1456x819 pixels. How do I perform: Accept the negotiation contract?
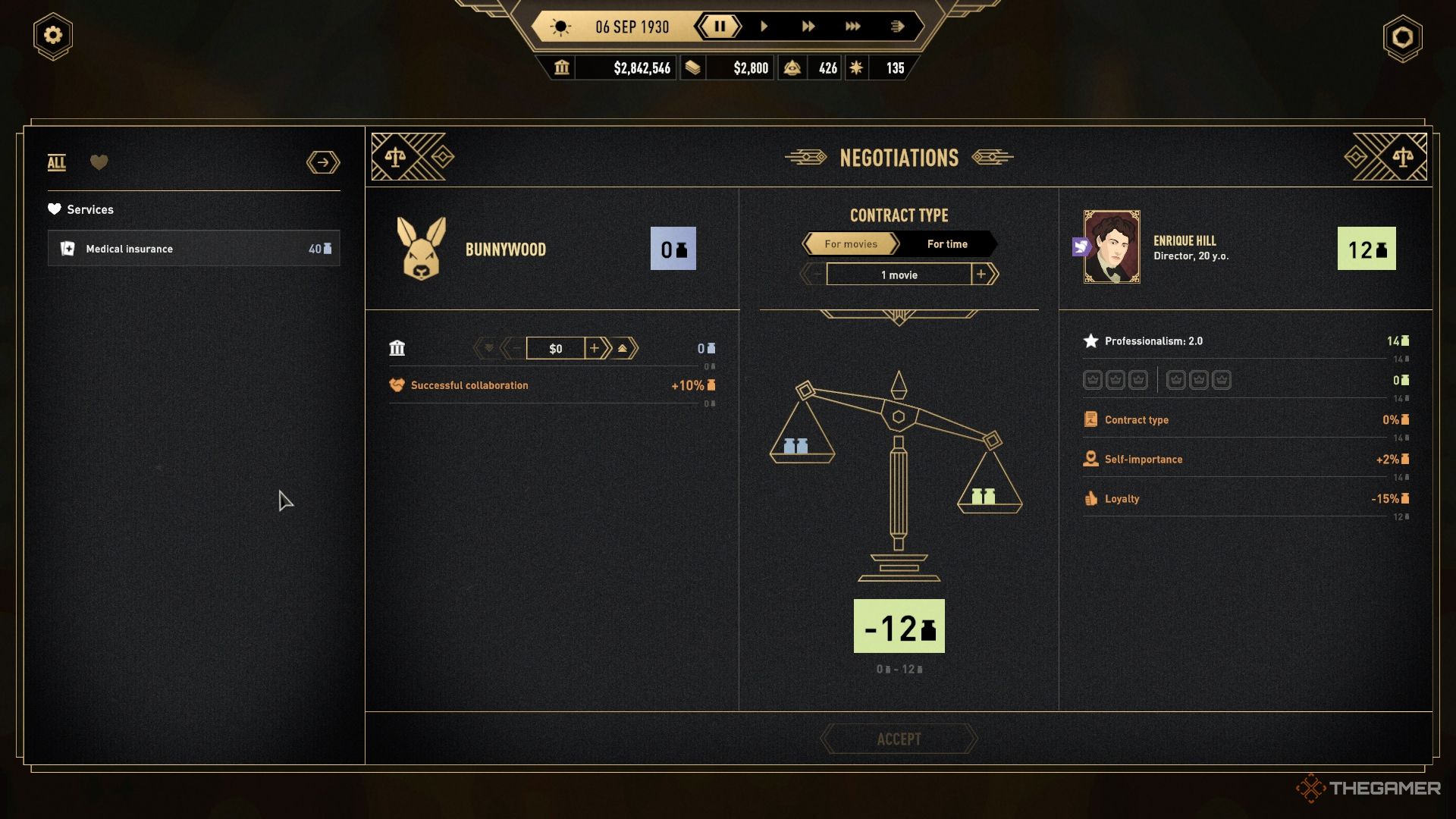(x=899, y=739)
